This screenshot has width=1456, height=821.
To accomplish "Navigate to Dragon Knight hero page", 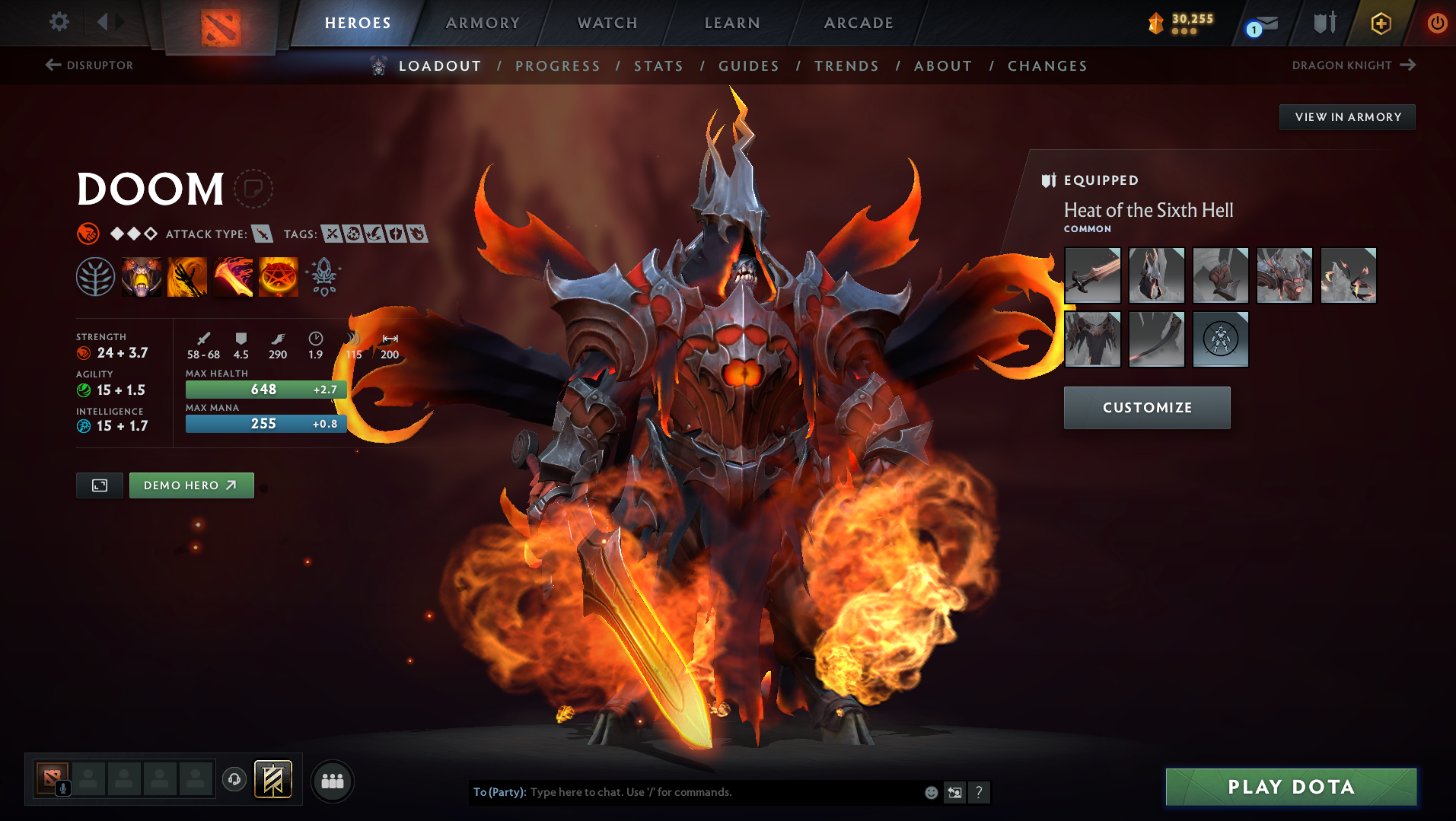I will tap(1351, 65).
